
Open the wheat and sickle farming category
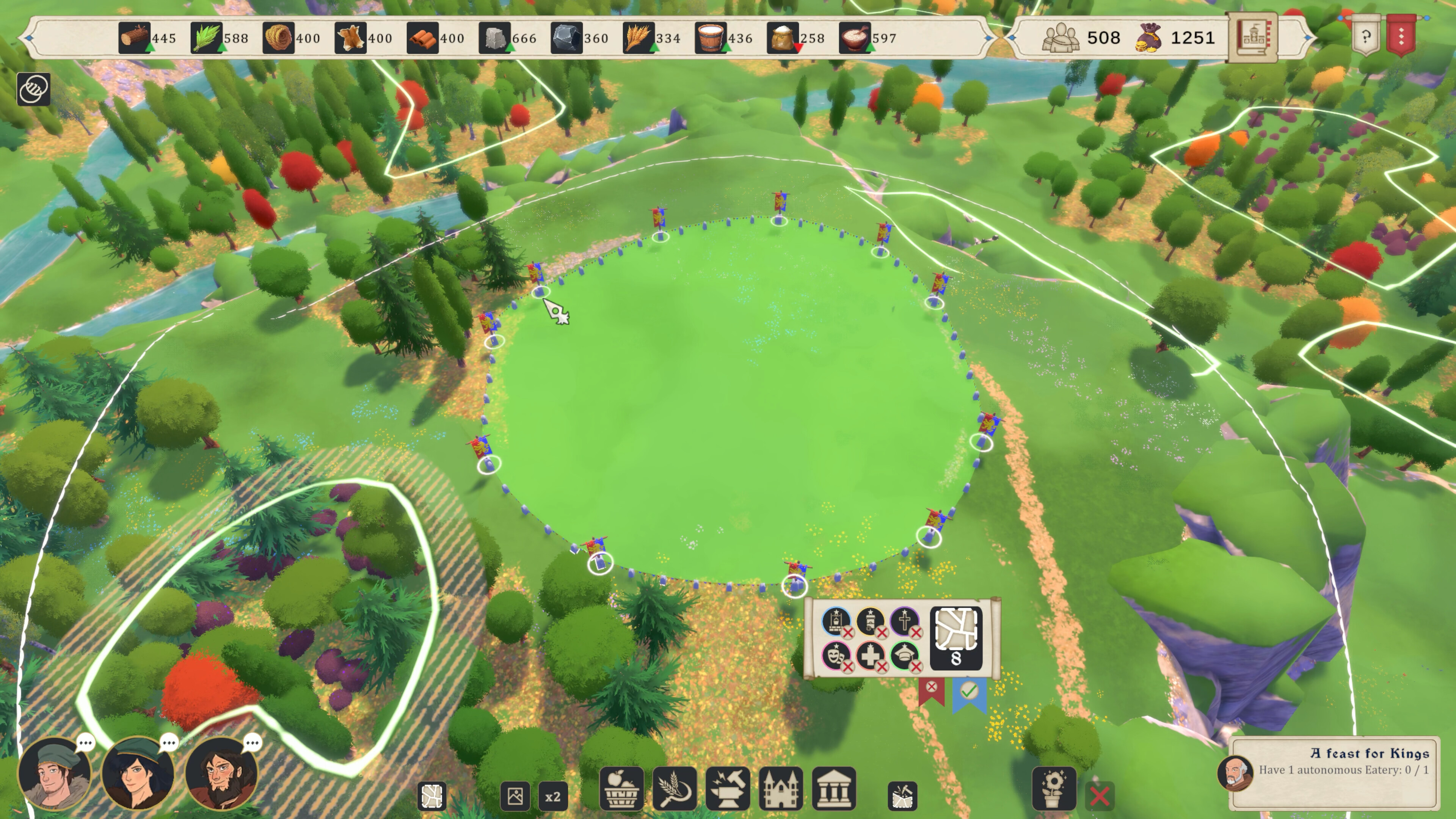pyautogui.click(x=674, y=789)
